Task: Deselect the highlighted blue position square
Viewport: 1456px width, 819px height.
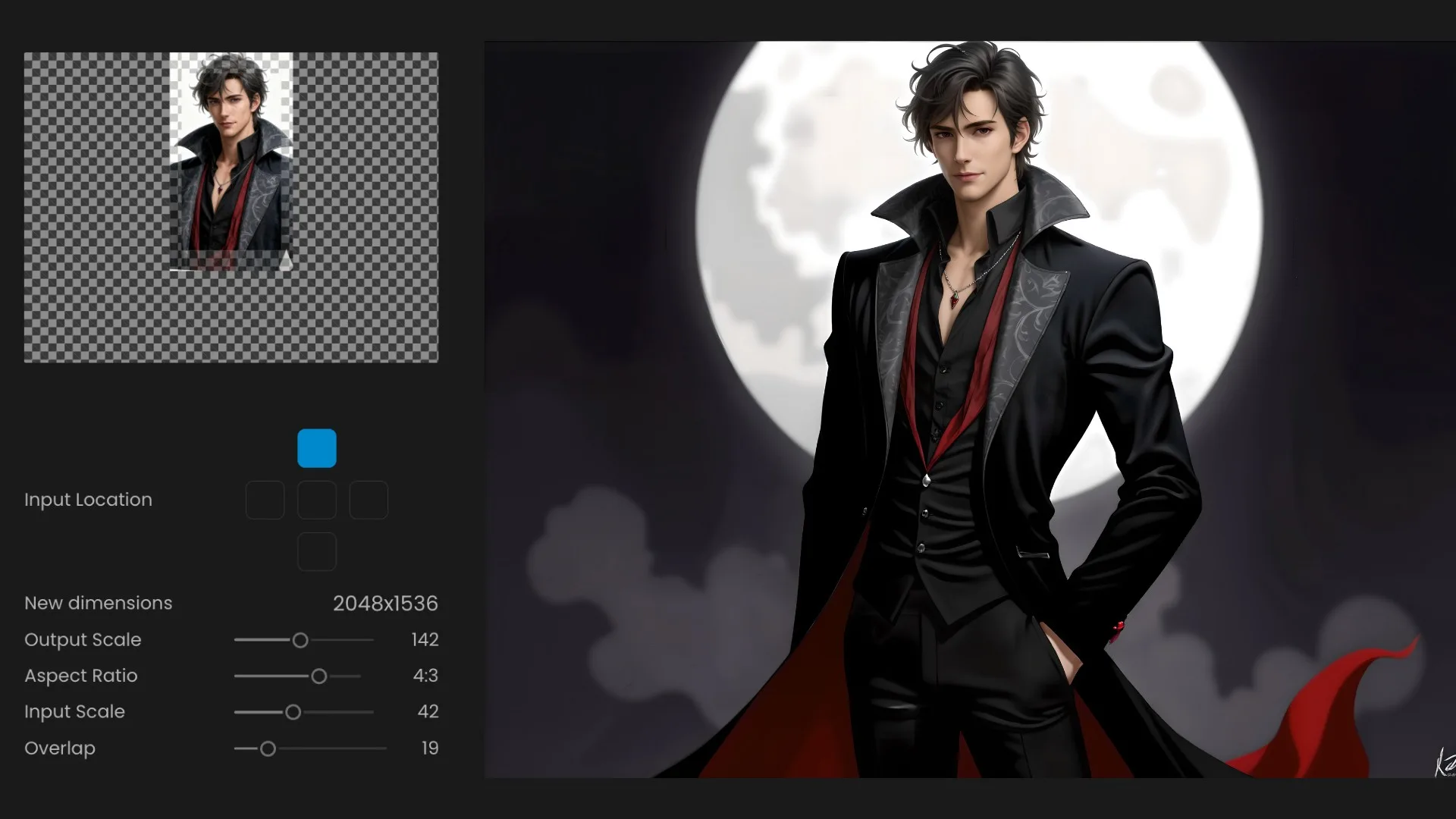Action: [317, 447]
